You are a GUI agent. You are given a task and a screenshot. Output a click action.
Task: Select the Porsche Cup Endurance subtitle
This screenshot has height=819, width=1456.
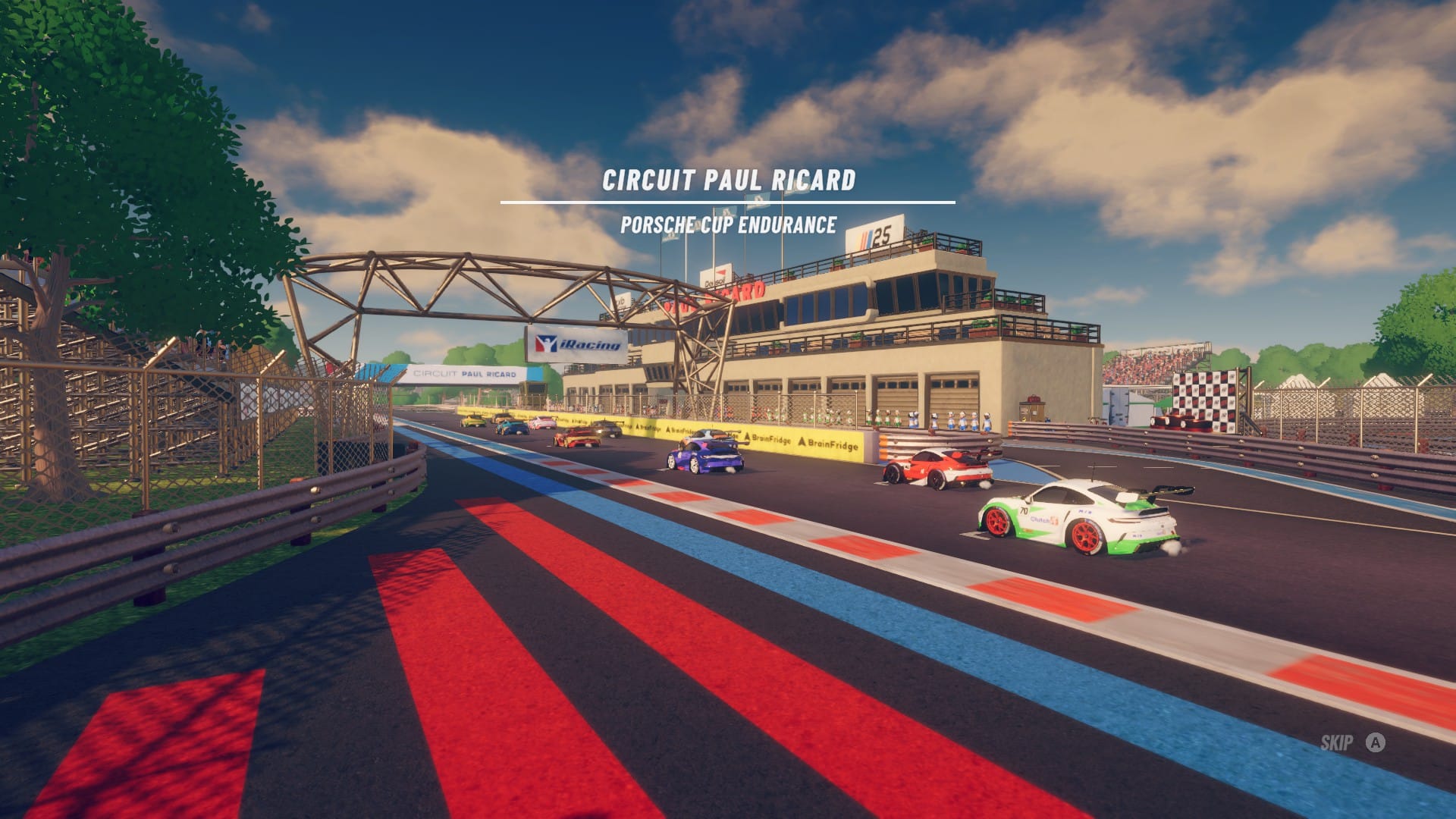pos(730,224)
